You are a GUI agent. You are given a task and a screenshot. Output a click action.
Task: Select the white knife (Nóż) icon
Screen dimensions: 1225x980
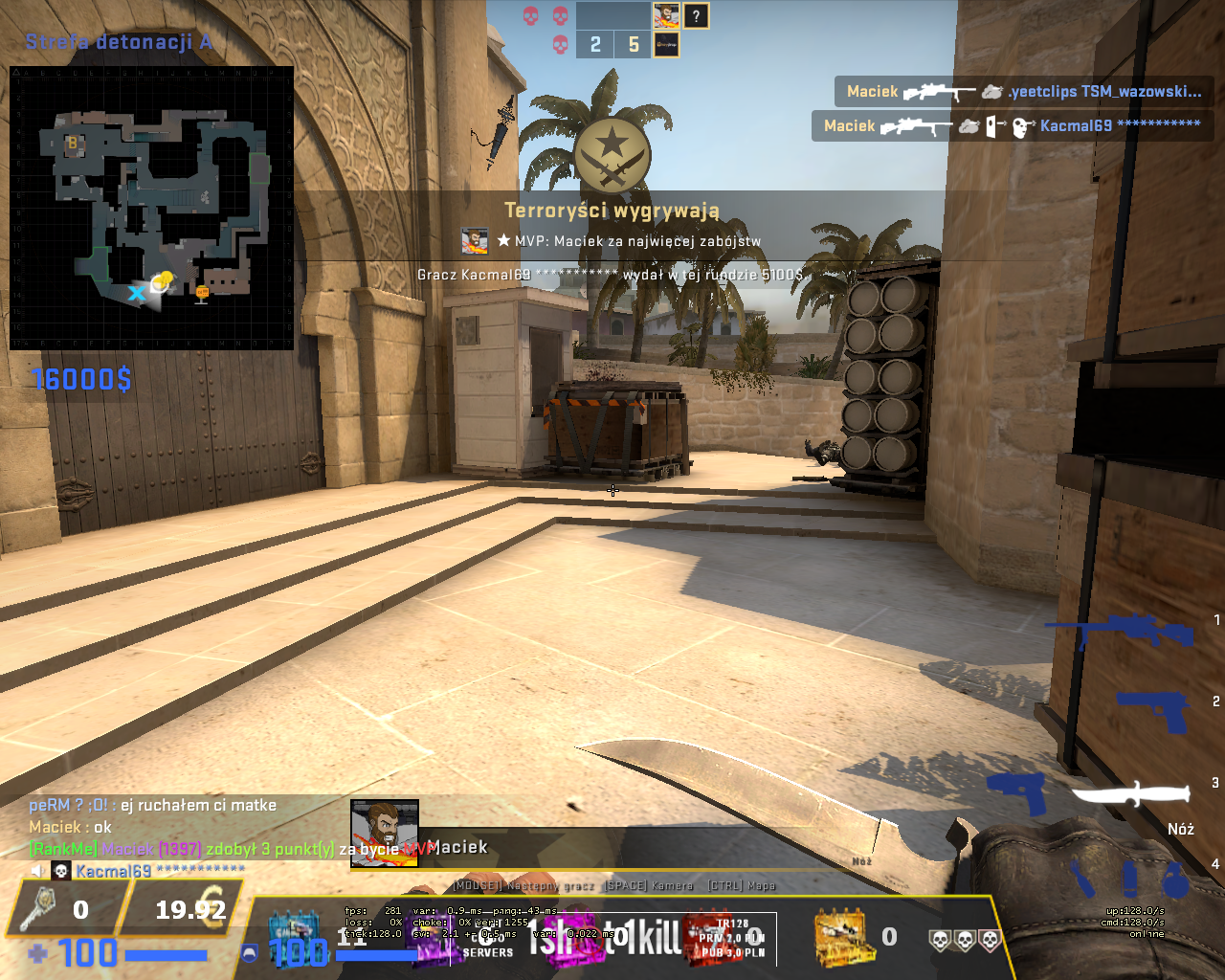[x=1131, y=793]
